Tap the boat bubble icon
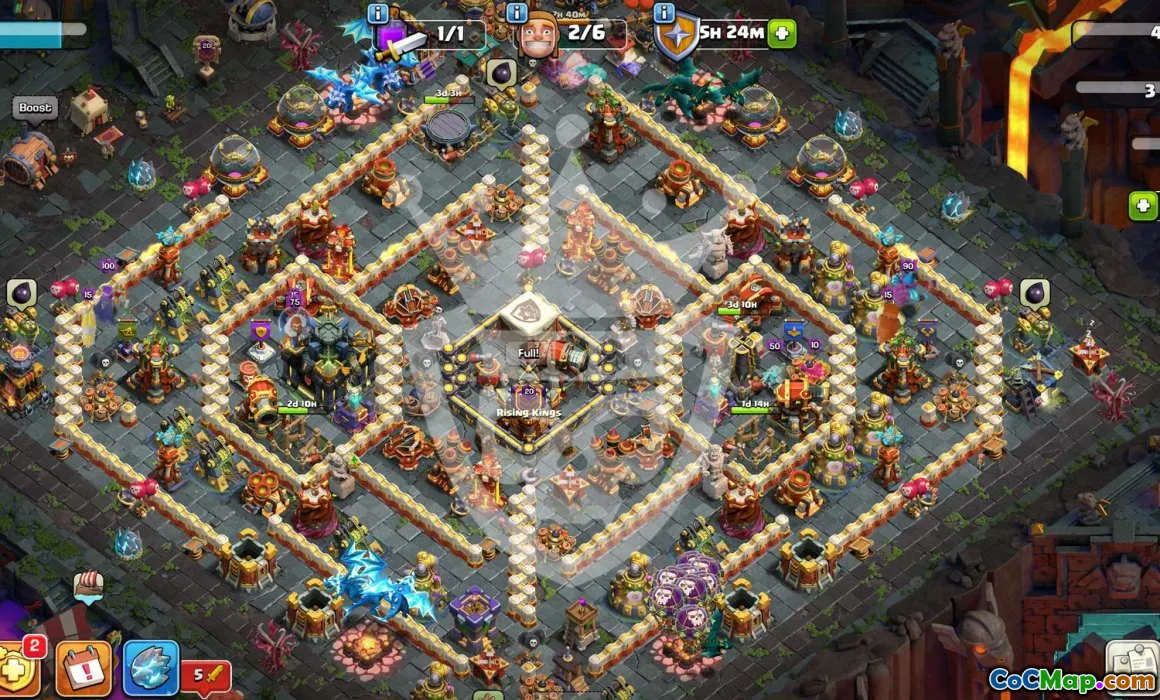This screenshot has height=700, width=1160. point(89,587)
